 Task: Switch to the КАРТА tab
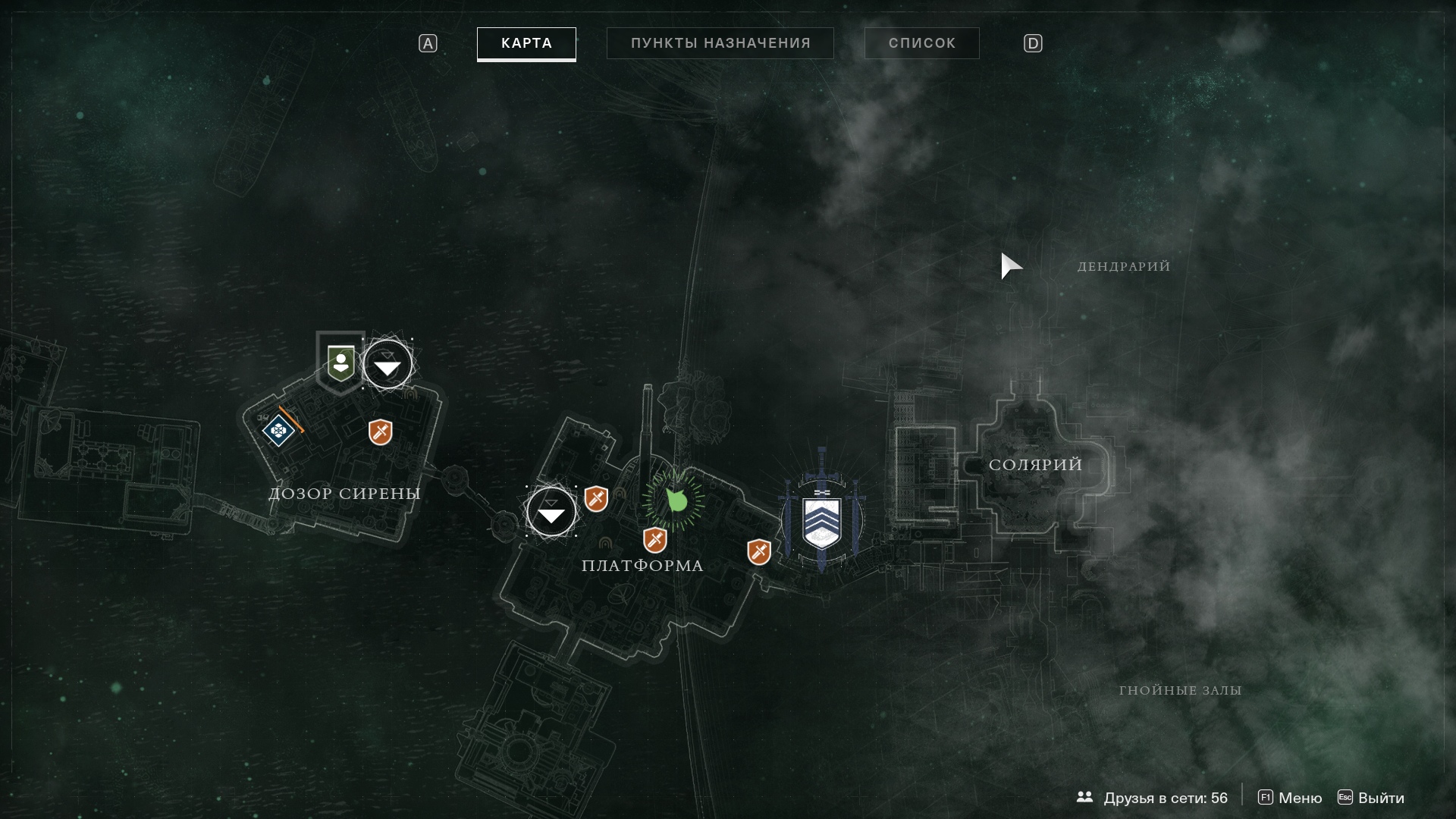[x=526, y=43]
